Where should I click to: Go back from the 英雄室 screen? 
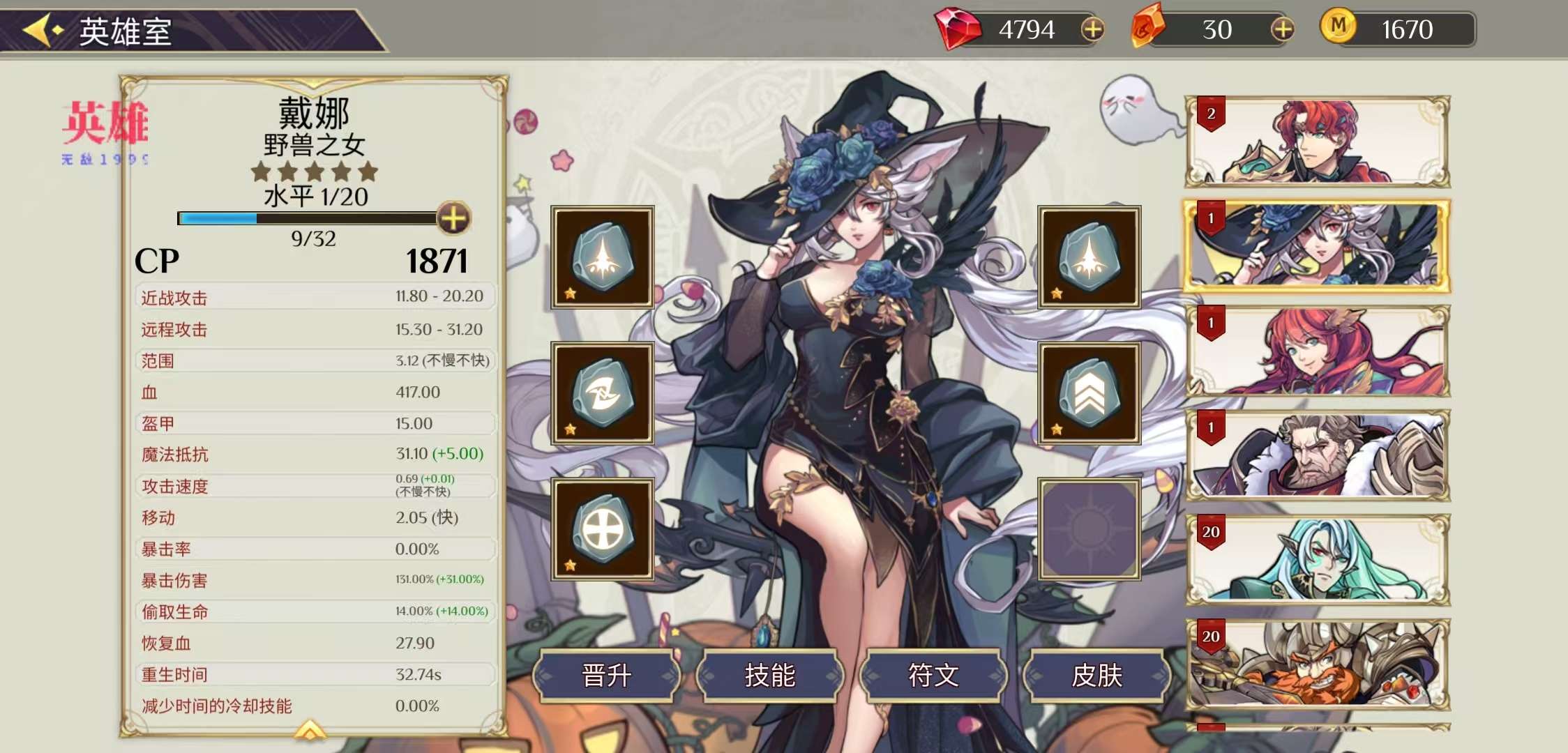click(x=42, y=31)
